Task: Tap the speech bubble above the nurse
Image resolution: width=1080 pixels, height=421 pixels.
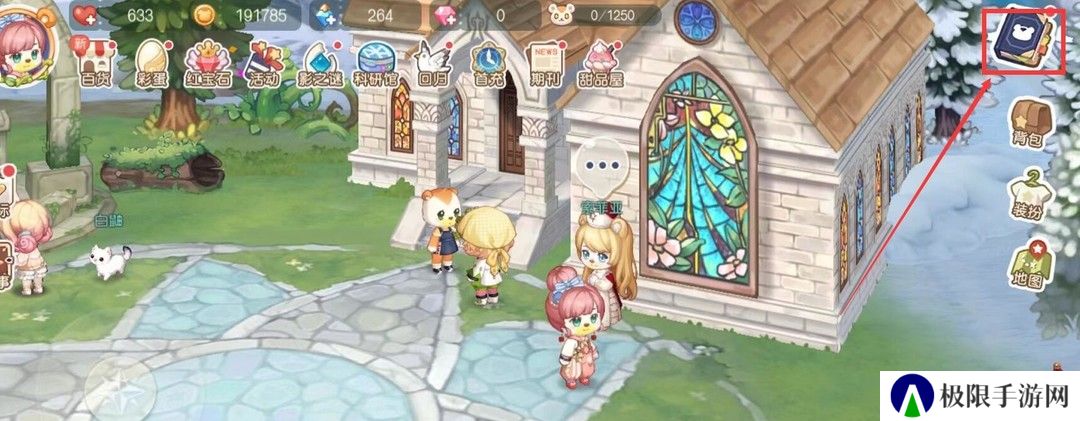Action: (603, 166)
